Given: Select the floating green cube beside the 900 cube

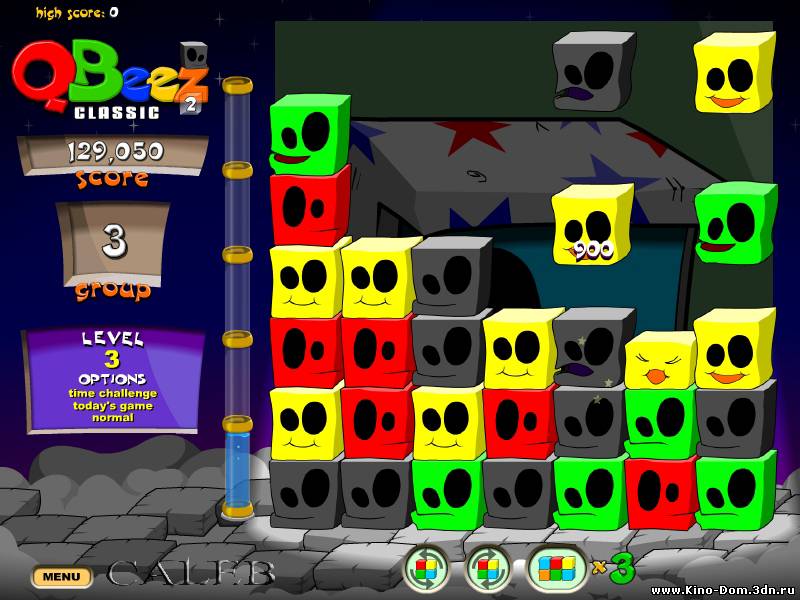Looking at the screenshot, I should (x=735, y=224).
